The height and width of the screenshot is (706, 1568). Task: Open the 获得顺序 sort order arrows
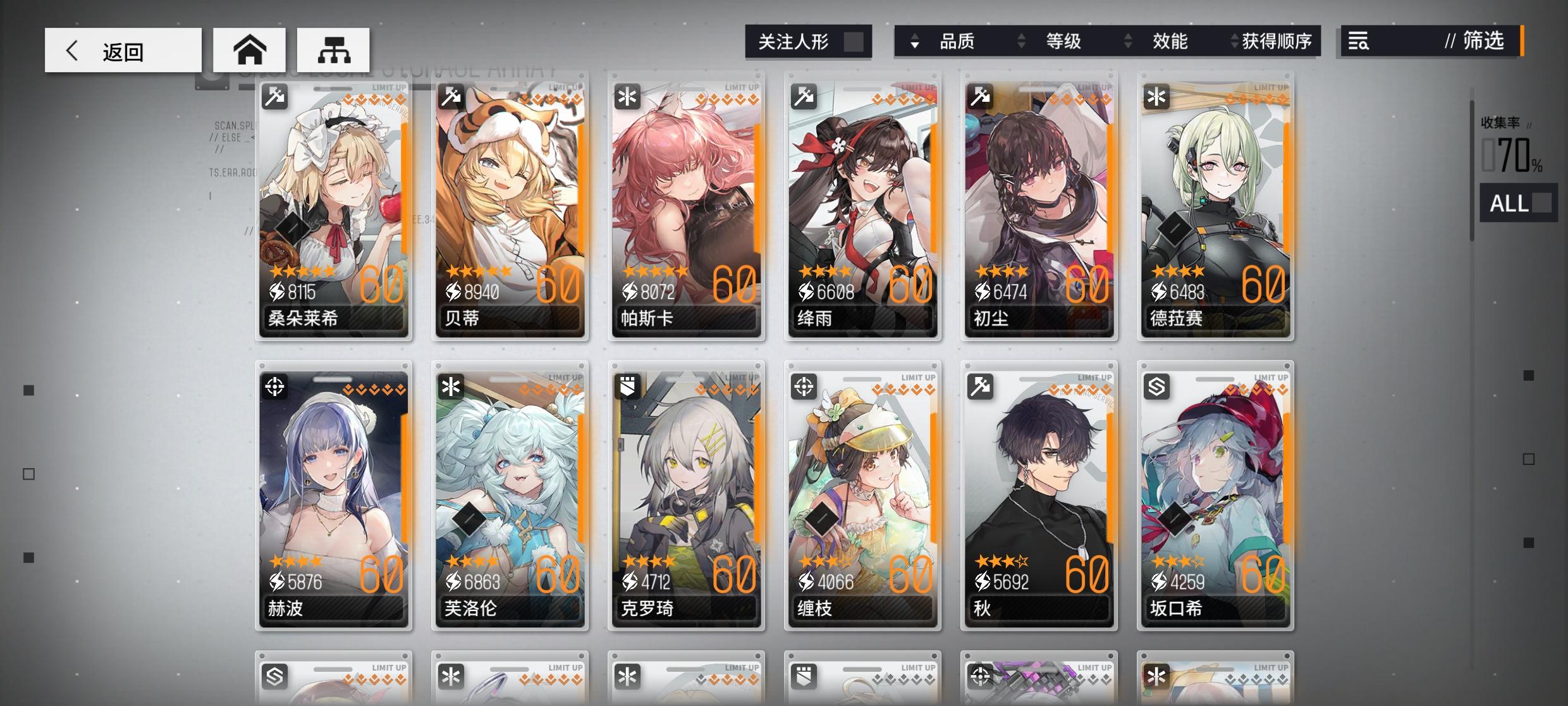point(1232,42)
